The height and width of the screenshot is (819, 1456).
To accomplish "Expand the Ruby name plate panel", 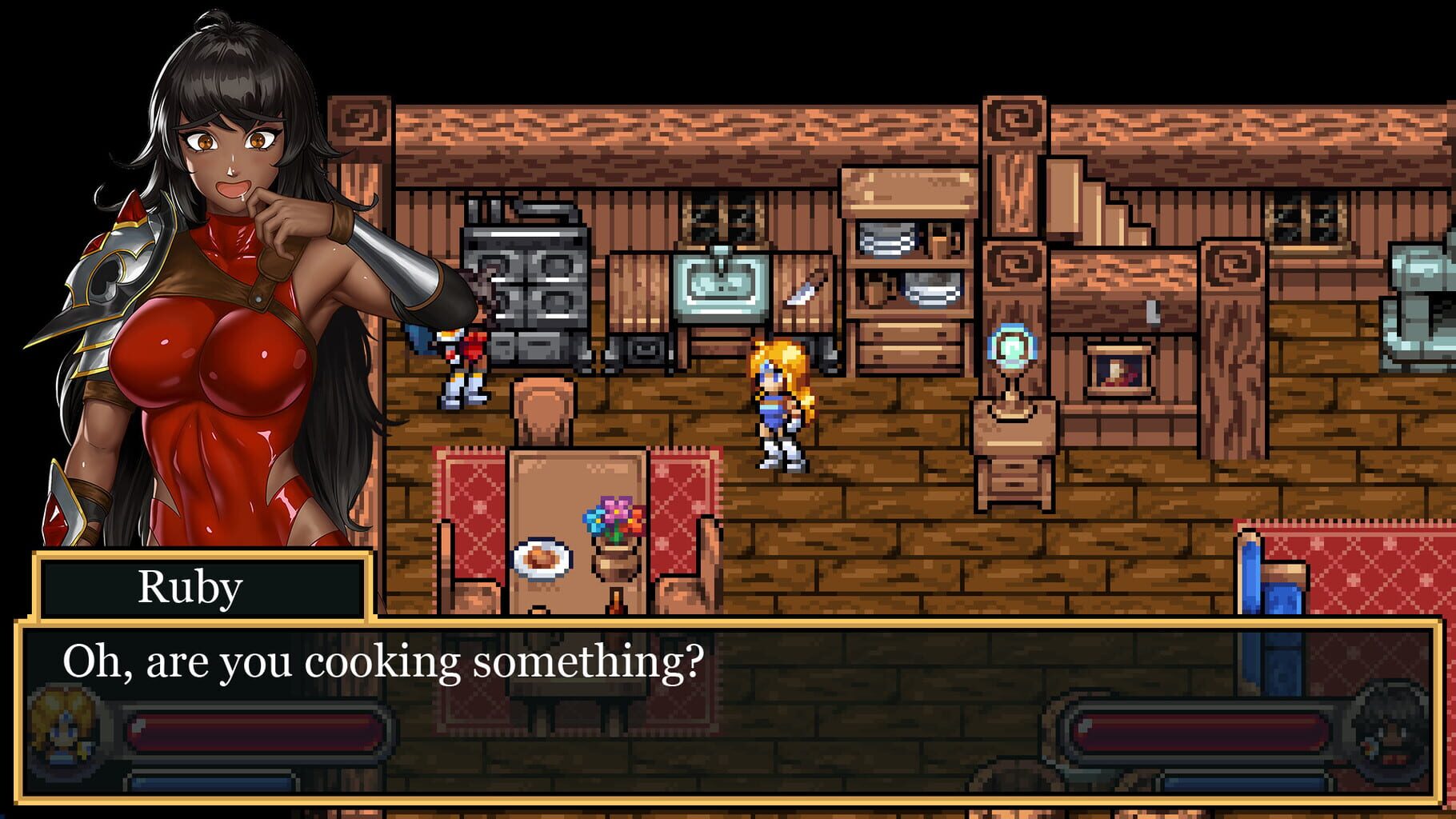I will 200,588.
